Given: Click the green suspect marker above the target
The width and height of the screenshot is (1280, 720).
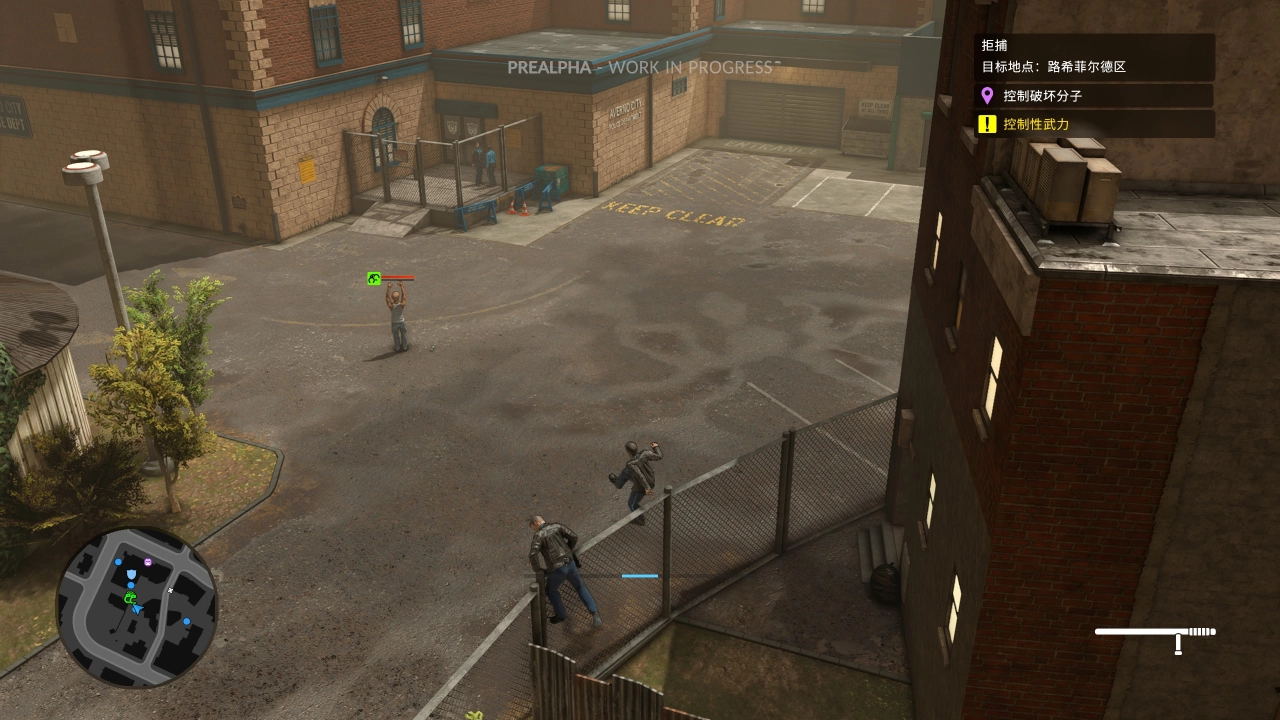Looking at the screenshot, I should pyautogui.click(x=374, y=279).
